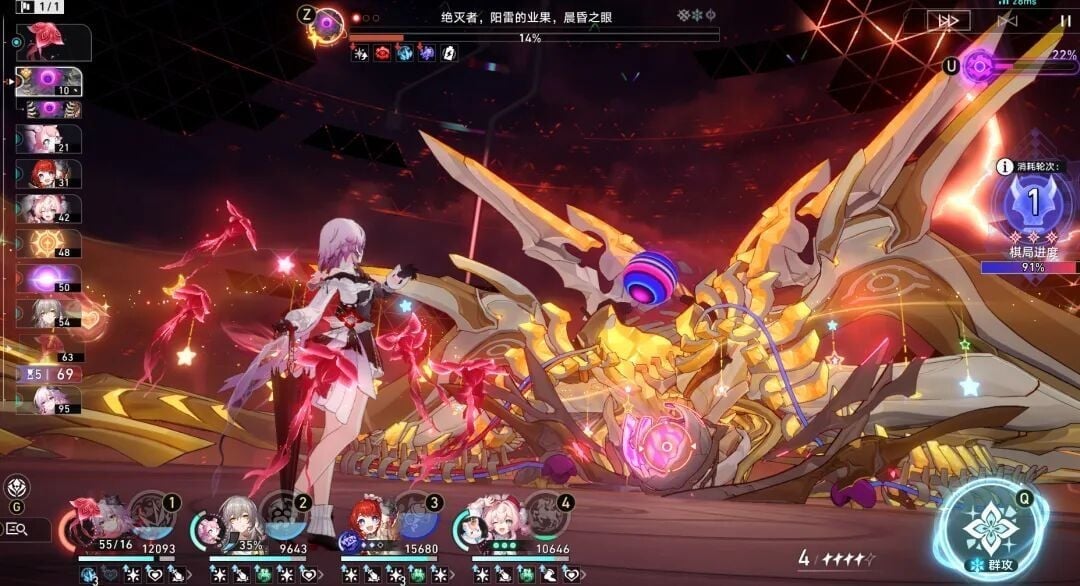Use the 群攻 blast skill button
This screenshot has width=1080, height=586.
tap(990, 530)
